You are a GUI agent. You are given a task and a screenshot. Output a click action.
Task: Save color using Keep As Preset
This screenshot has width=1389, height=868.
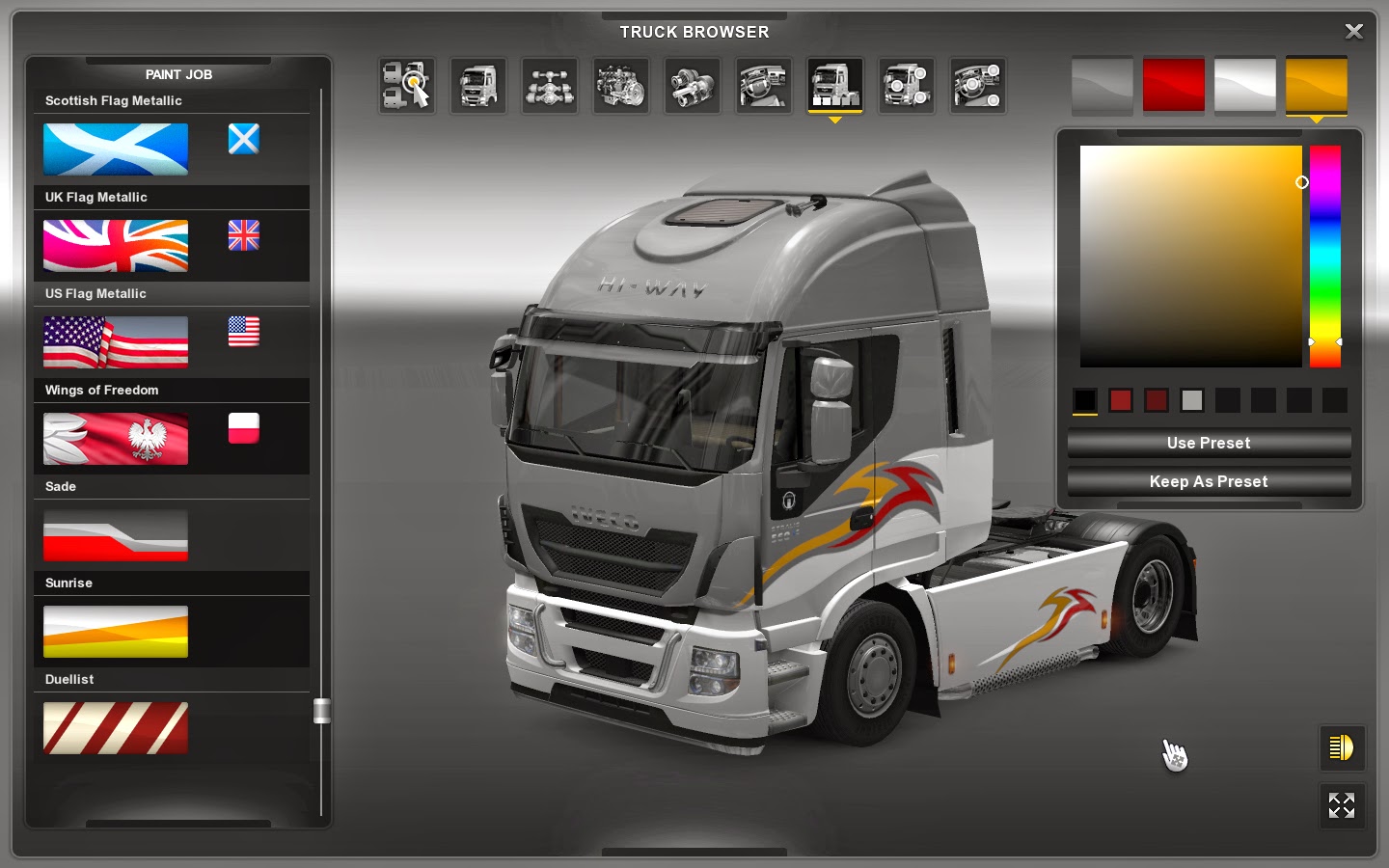[x=1208, y=481]
